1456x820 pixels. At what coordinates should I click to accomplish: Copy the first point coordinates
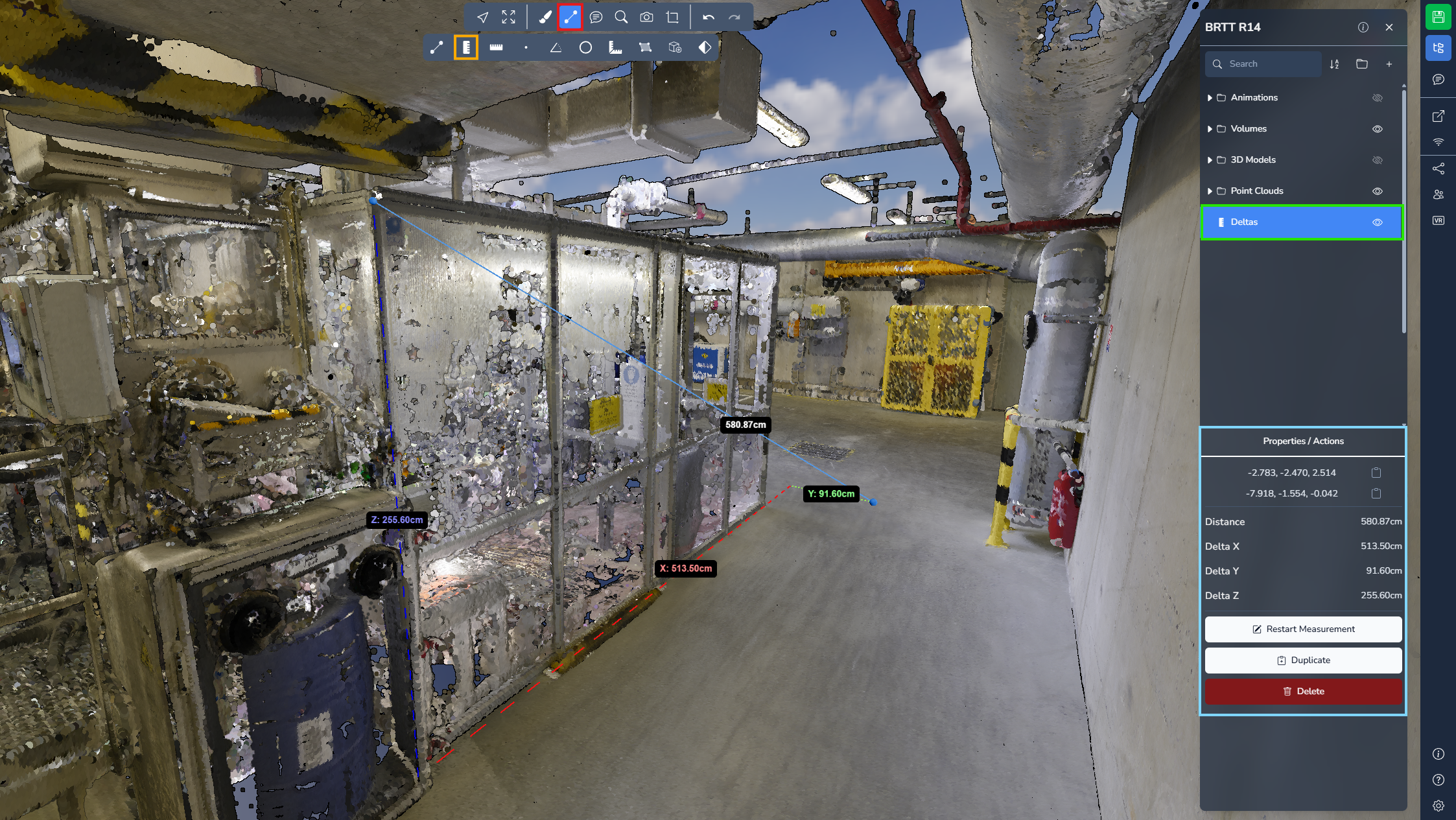(1376, 473)
